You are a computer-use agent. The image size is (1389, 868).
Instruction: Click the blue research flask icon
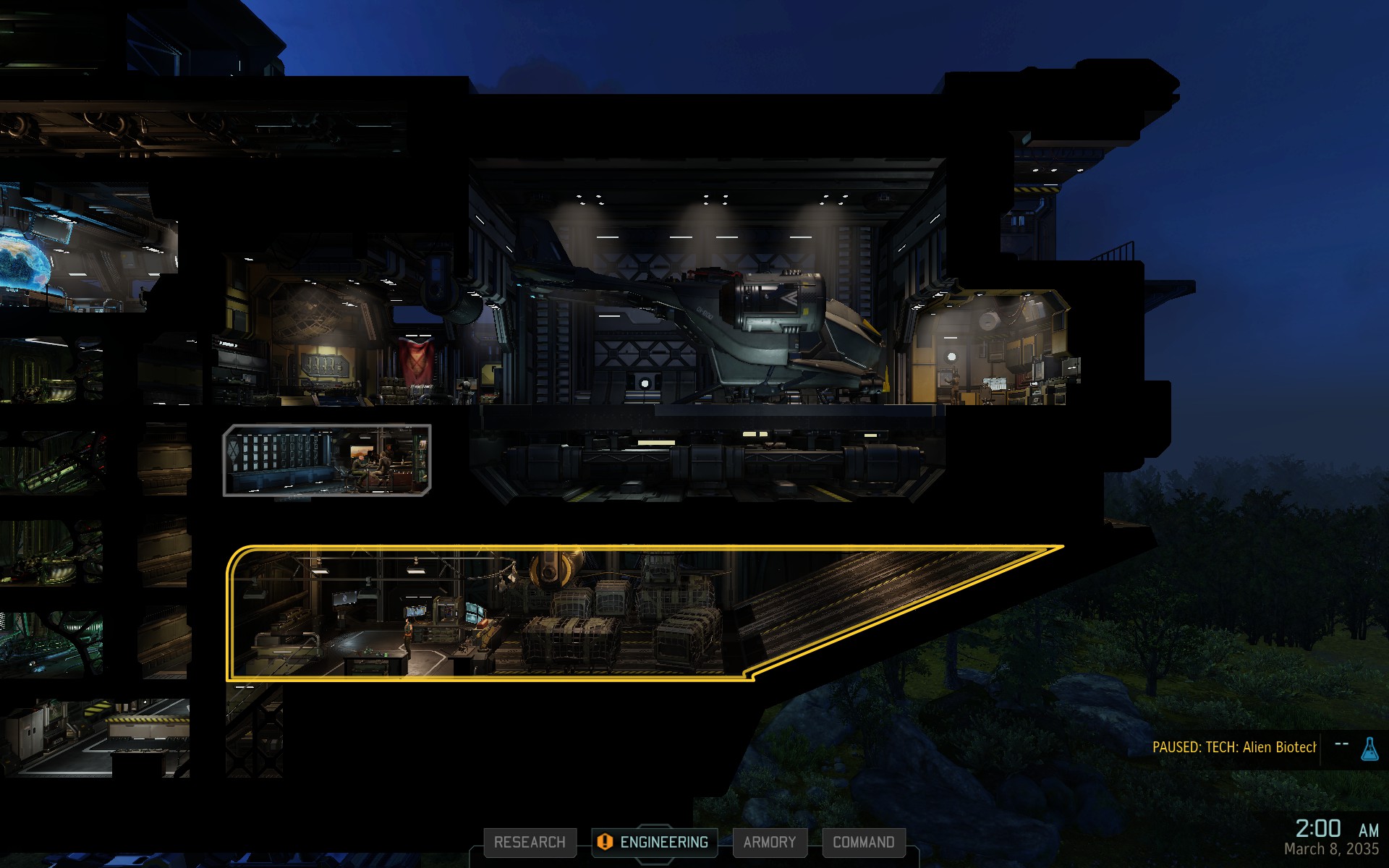[1369, 749]
